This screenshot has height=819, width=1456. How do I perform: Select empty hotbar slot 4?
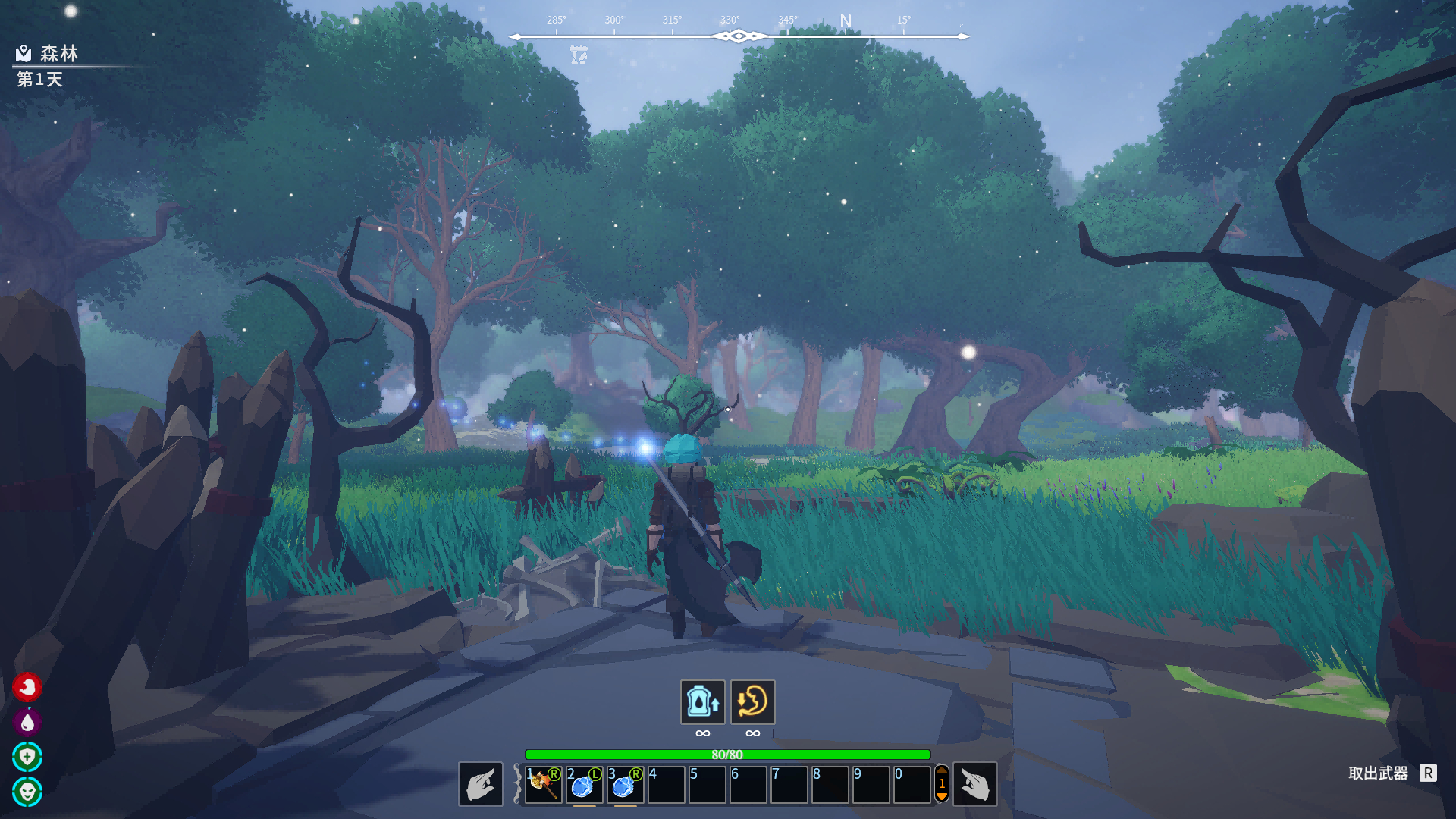pos(666,784)
